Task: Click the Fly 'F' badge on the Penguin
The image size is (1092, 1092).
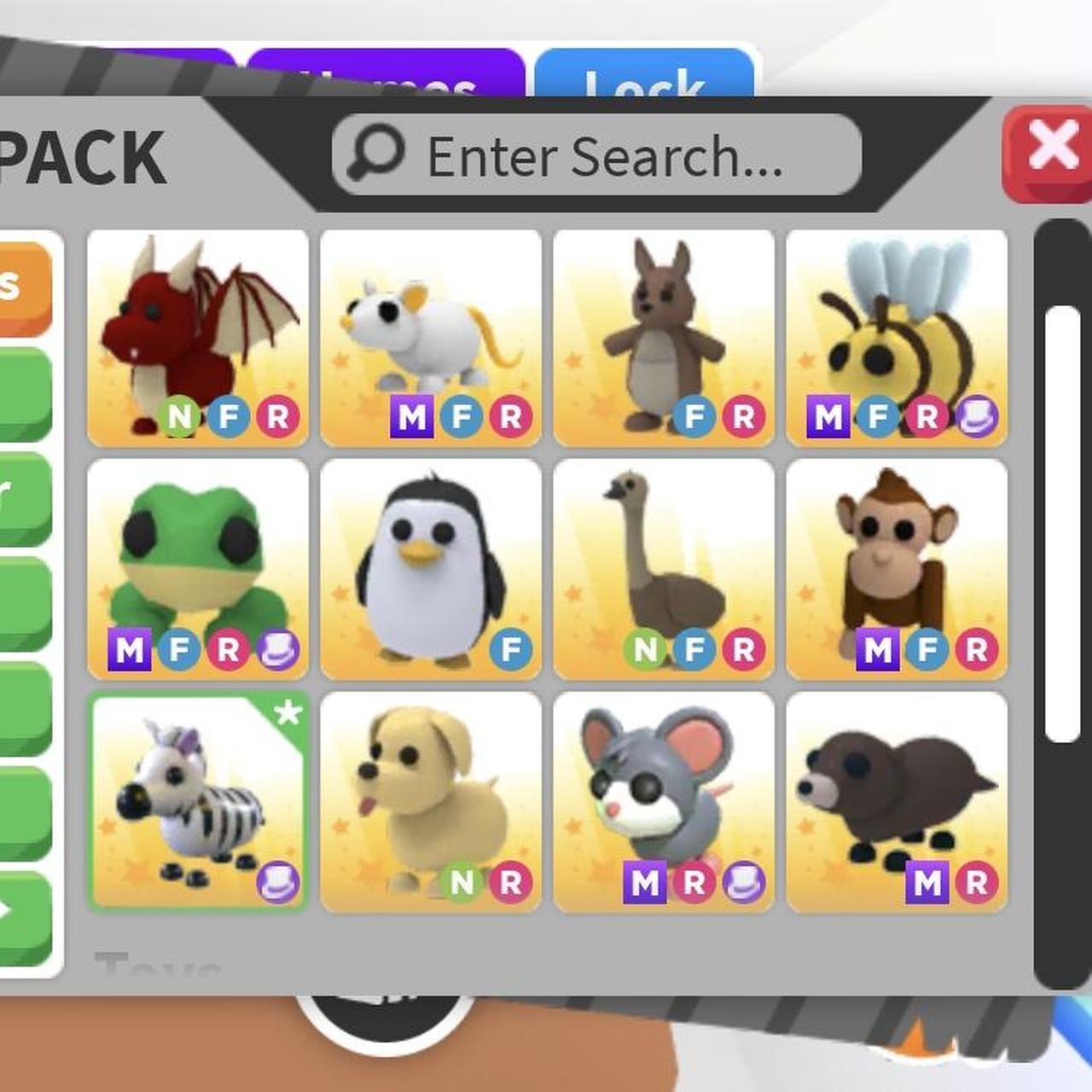Action: point(510,649)
